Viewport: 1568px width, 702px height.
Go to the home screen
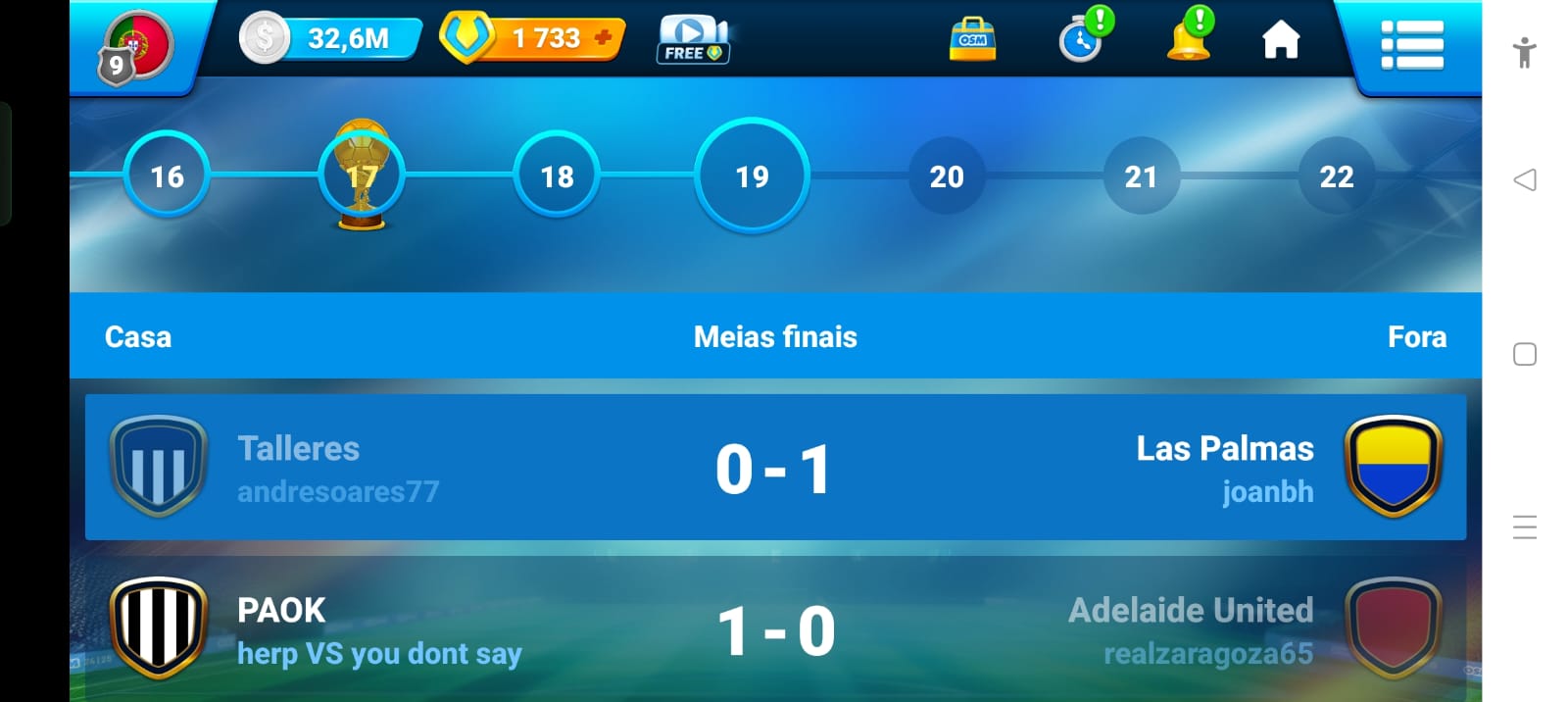1280,41
